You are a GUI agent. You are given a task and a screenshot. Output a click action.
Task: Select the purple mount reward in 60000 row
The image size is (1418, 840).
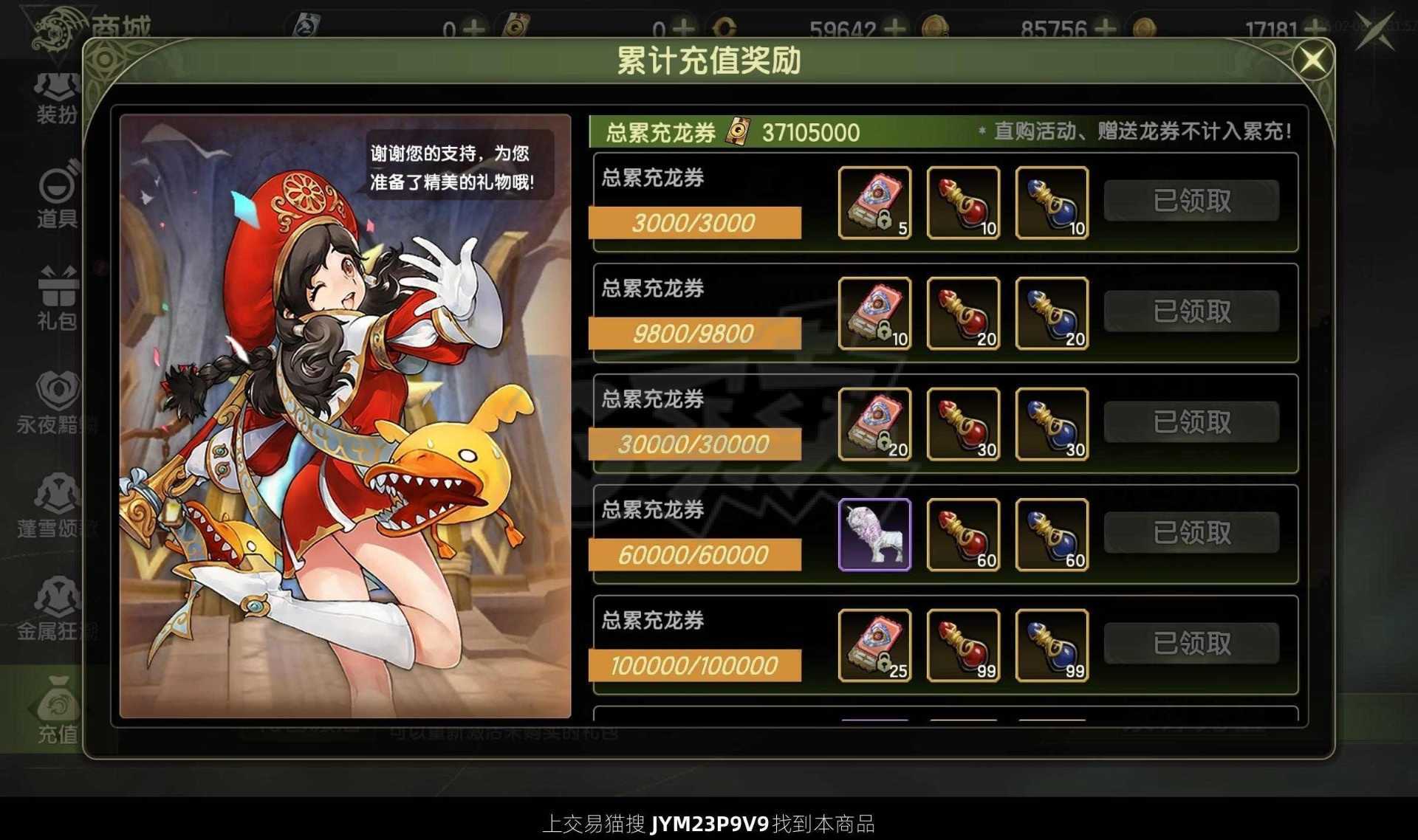pos(875,534)
